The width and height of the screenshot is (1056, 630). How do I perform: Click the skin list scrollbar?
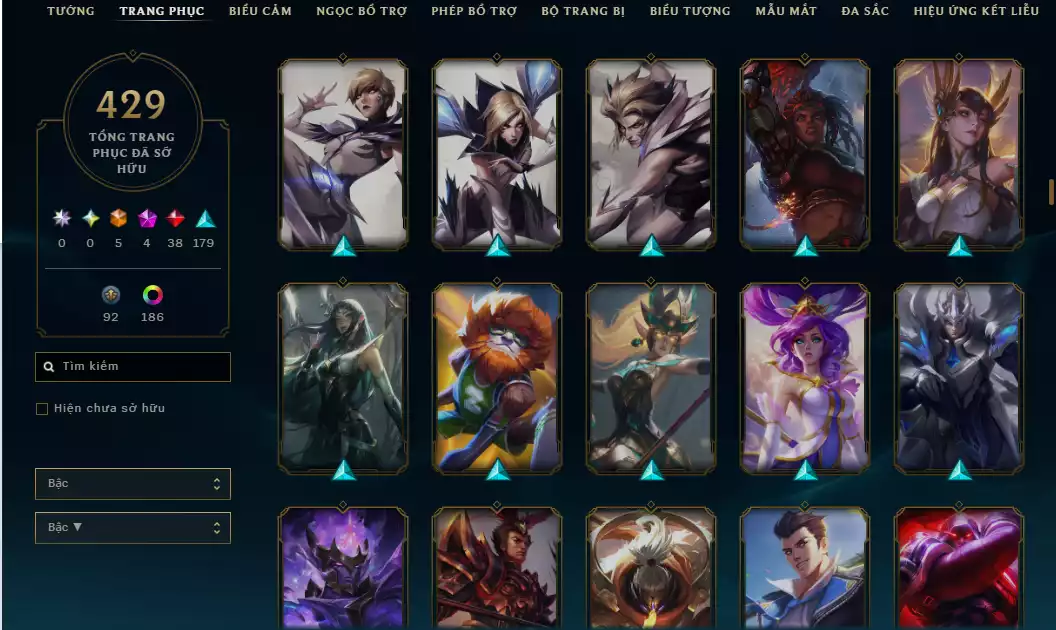1051,191
